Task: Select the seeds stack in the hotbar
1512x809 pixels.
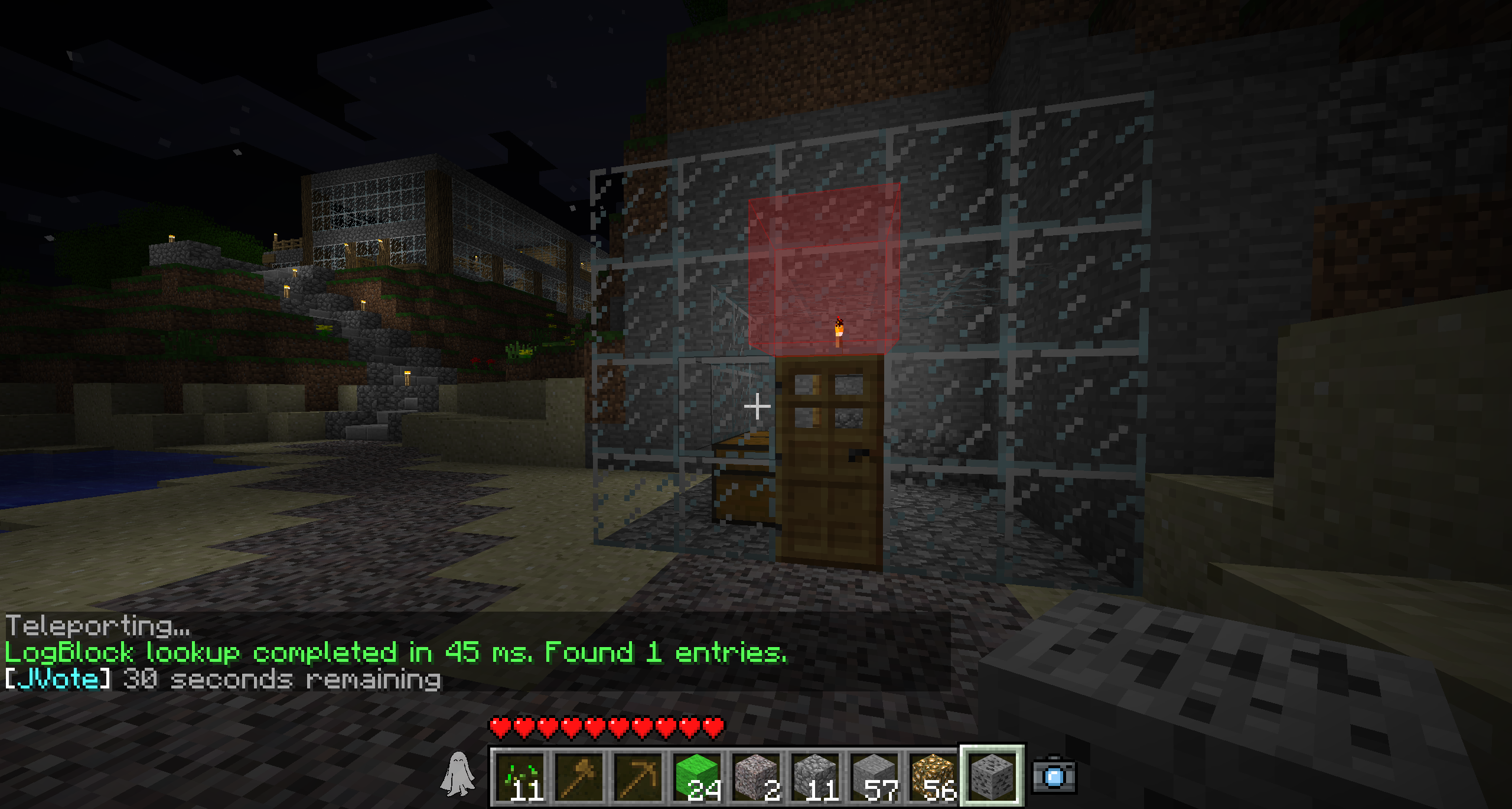Action: (520, 776)
